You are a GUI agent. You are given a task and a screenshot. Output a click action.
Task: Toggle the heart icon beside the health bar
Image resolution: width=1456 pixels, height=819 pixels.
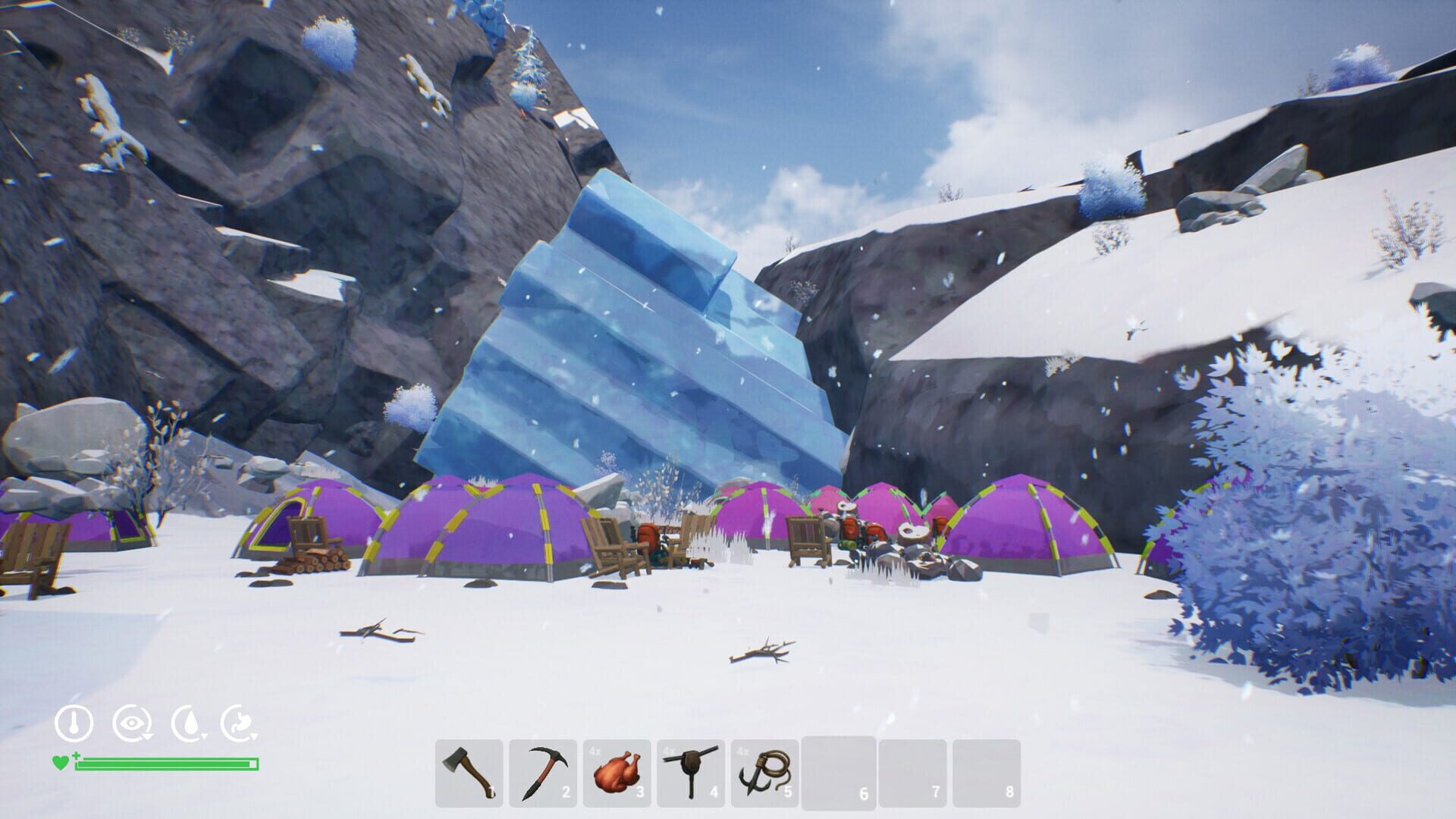pos(61,762)
